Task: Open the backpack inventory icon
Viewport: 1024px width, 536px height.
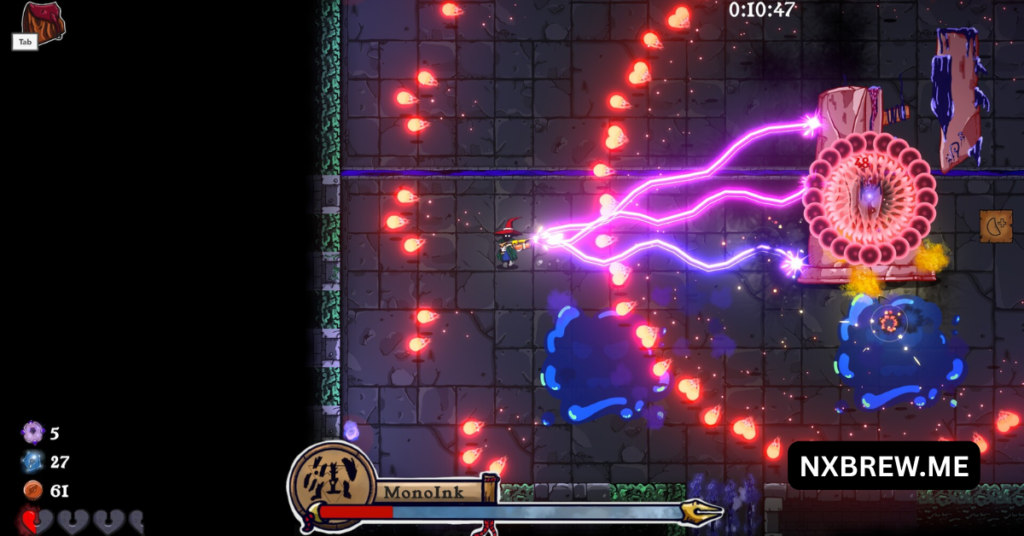Action: pos(43,21)
